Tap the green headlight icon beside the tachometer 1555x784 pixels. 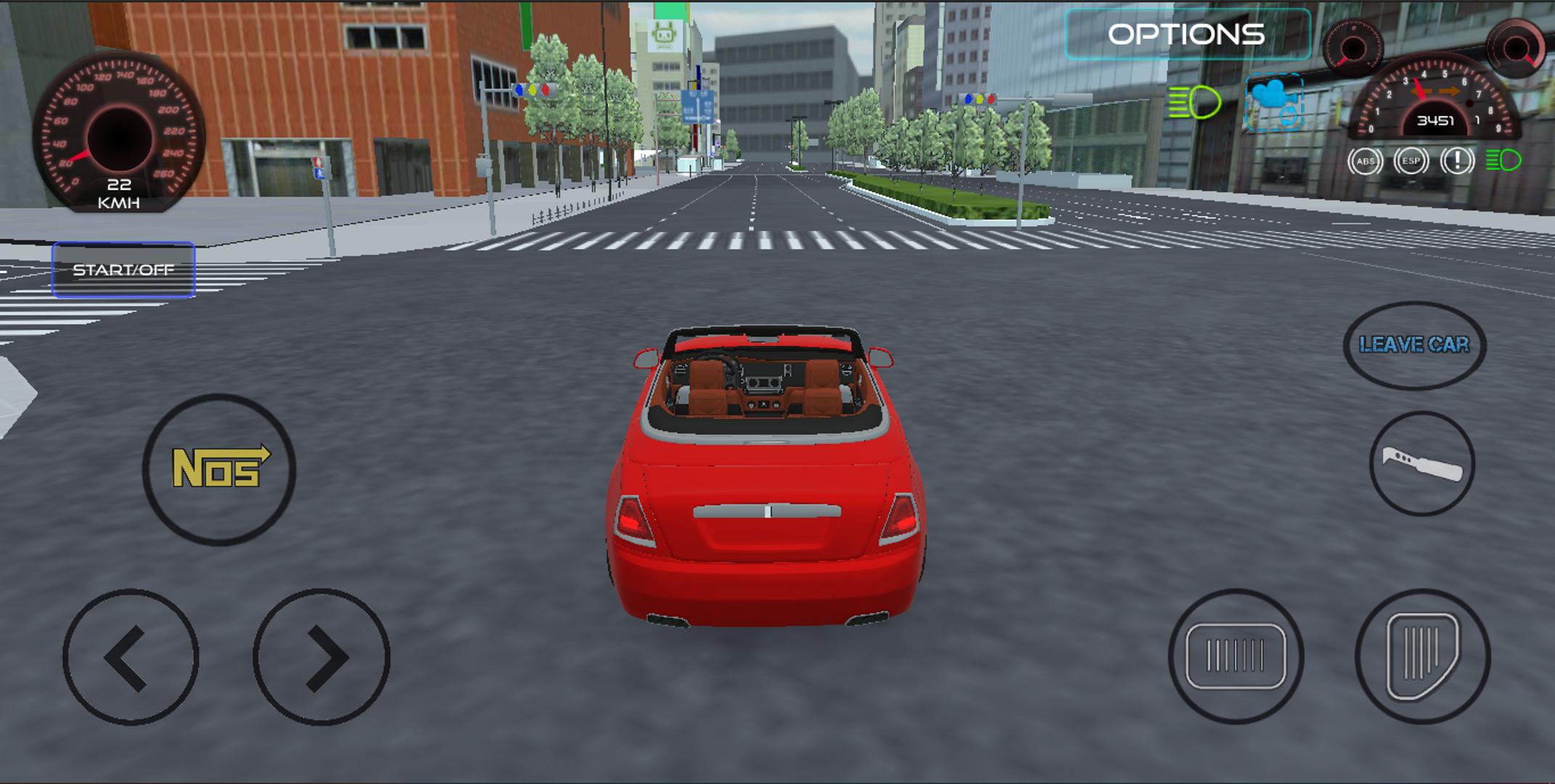(1502, 158)
